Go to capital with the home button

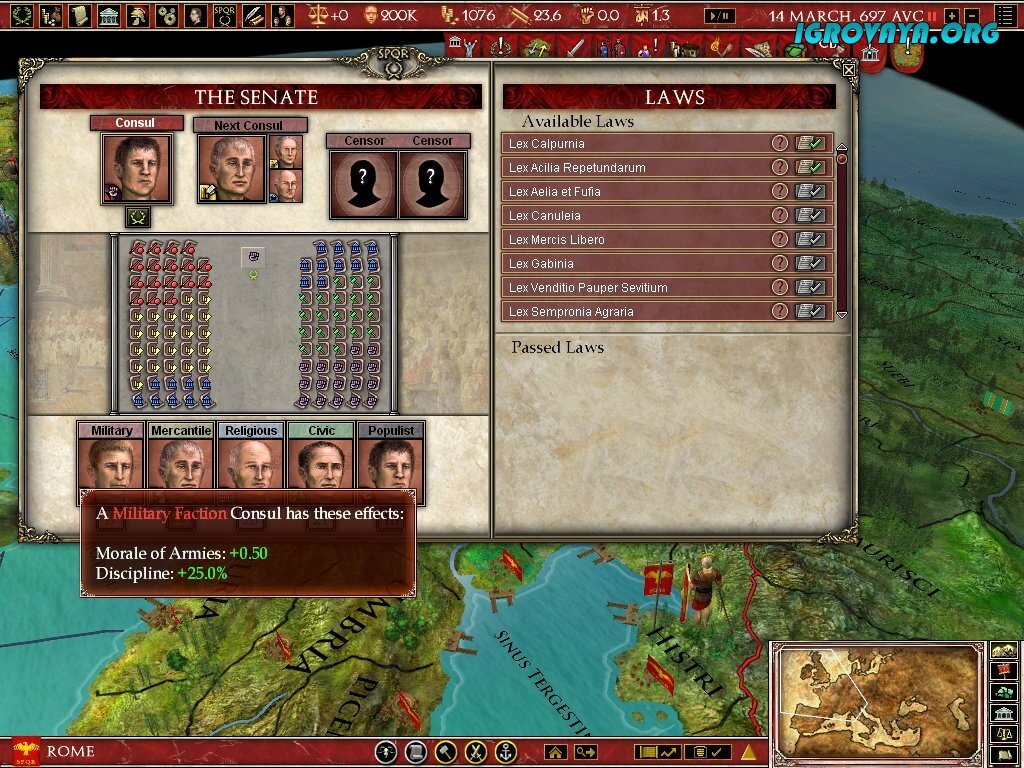point(555,751)
